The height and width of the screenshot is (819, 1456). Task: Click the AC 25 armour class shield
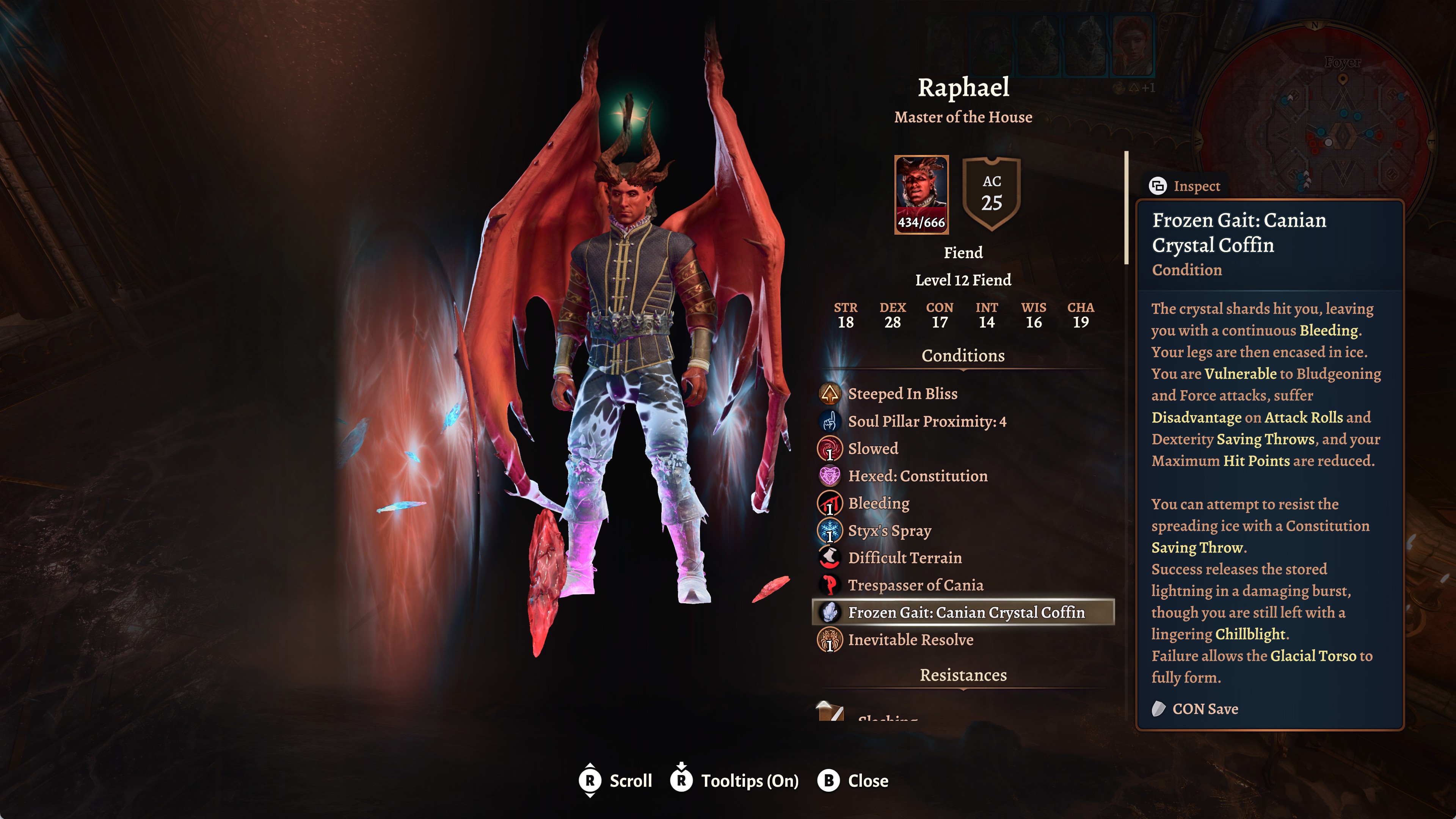click(992, 193)
